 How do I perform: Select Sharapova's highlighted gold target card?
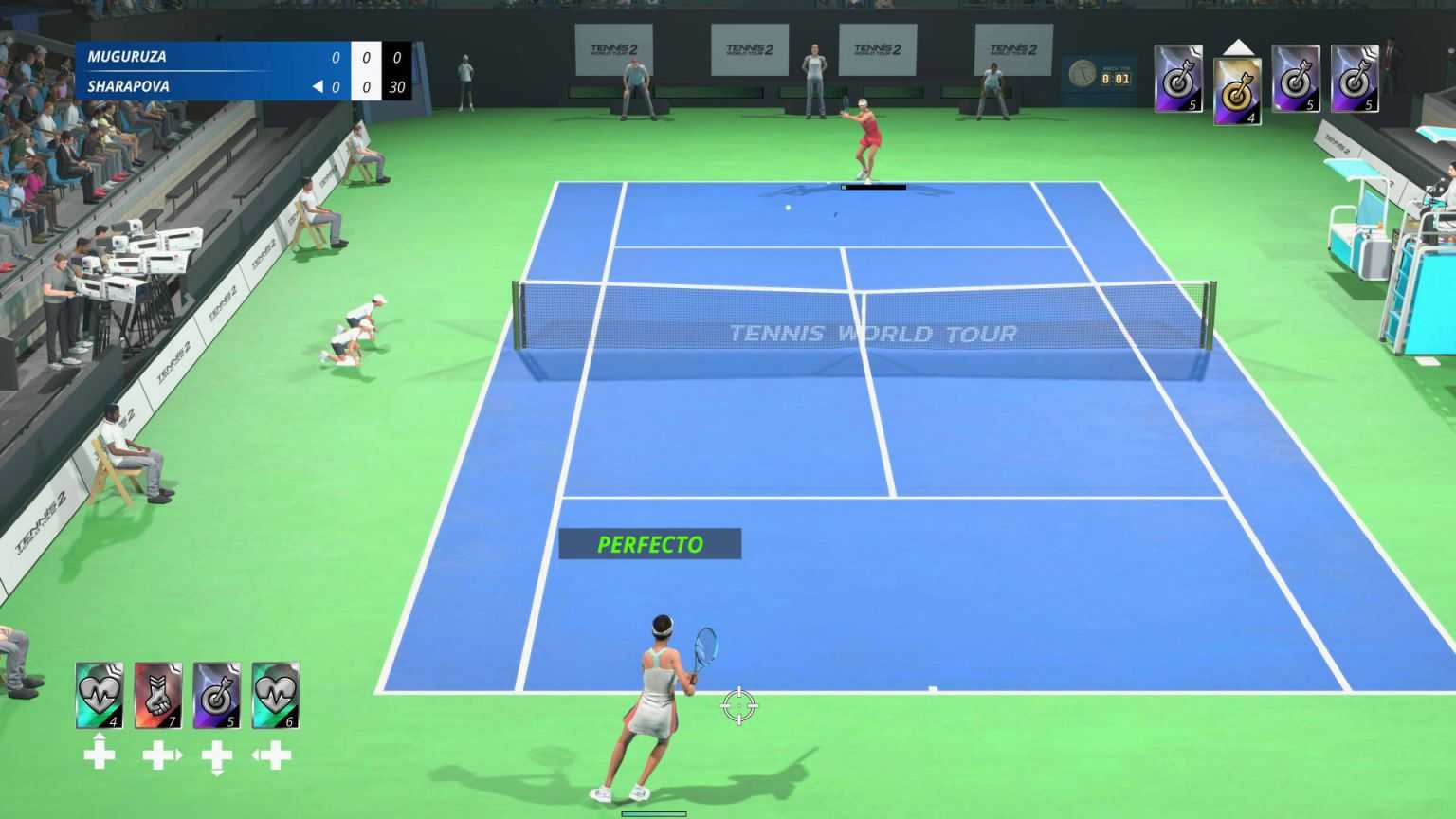click(1238, 90)
